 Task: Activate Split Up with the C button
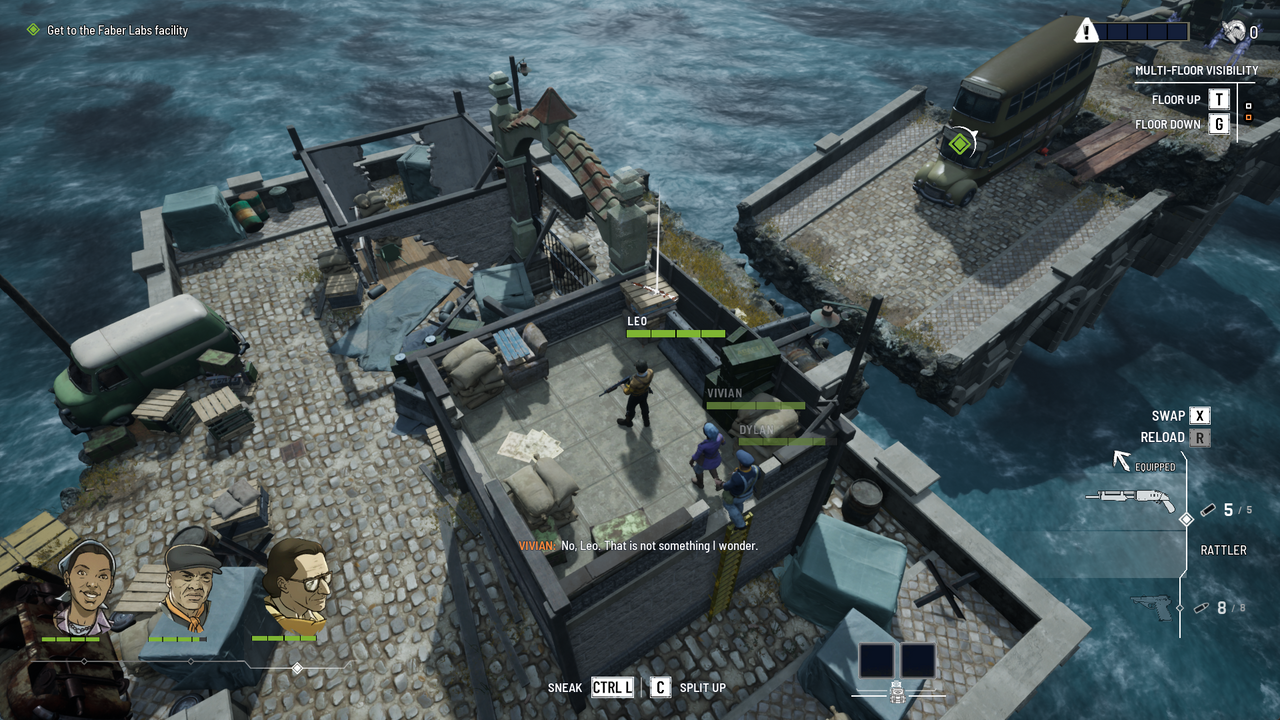(660, 688)
